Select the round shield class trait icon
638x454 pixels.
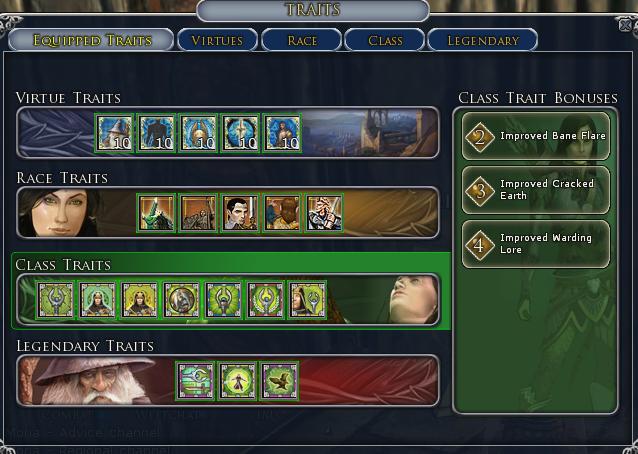coord(181,300)
